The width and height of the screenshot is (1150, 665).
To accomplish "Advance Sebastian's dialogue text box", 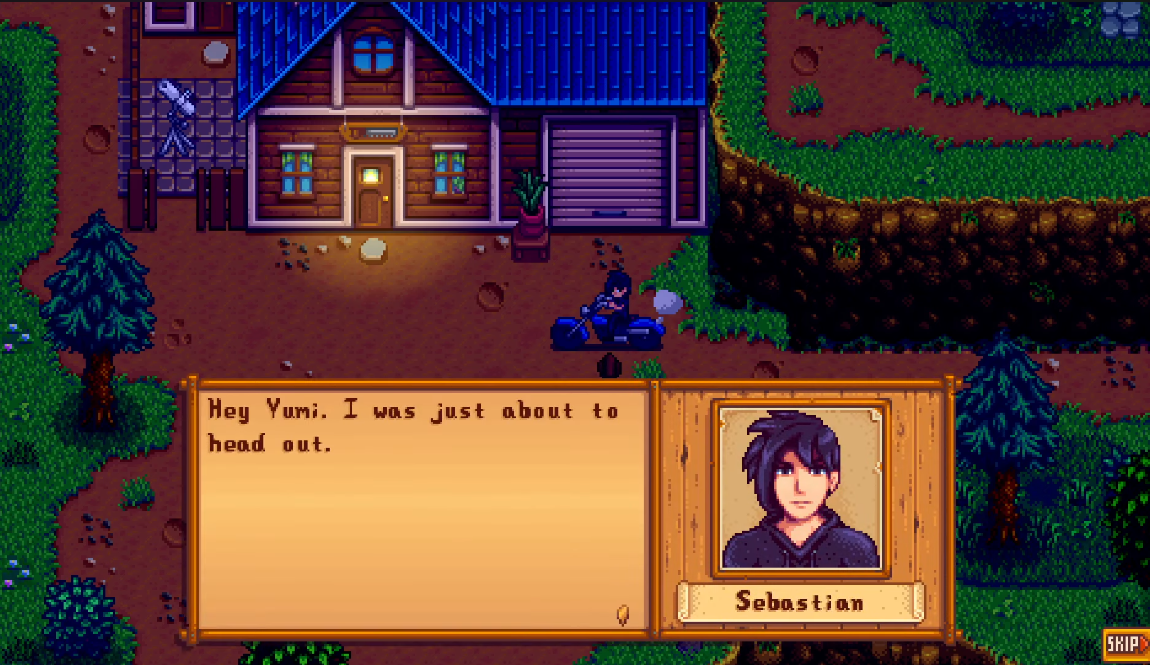I will click(x=422, y=510).
